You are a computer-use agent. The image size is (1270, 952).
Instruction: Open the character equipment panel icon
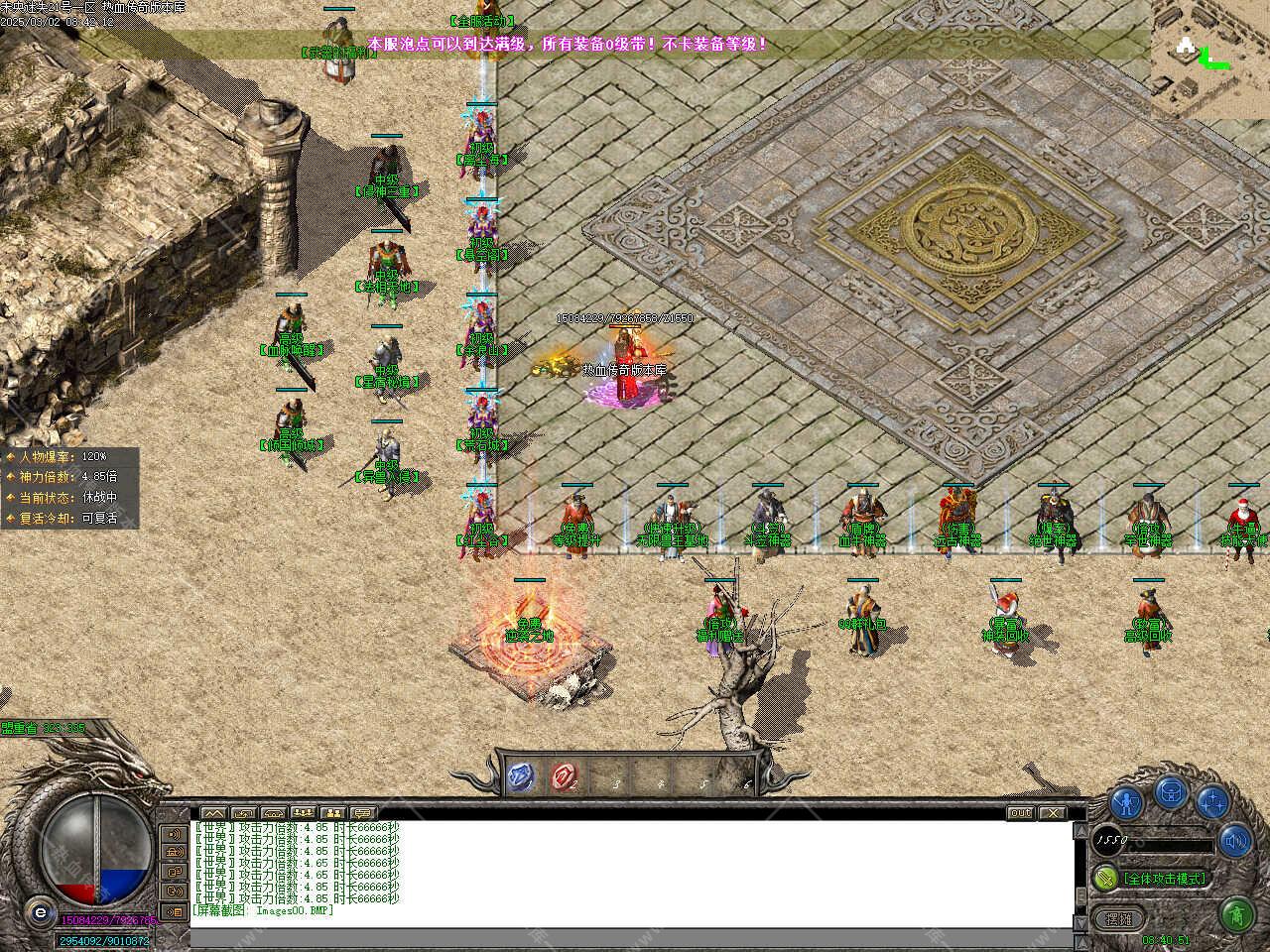point(1126,801)
